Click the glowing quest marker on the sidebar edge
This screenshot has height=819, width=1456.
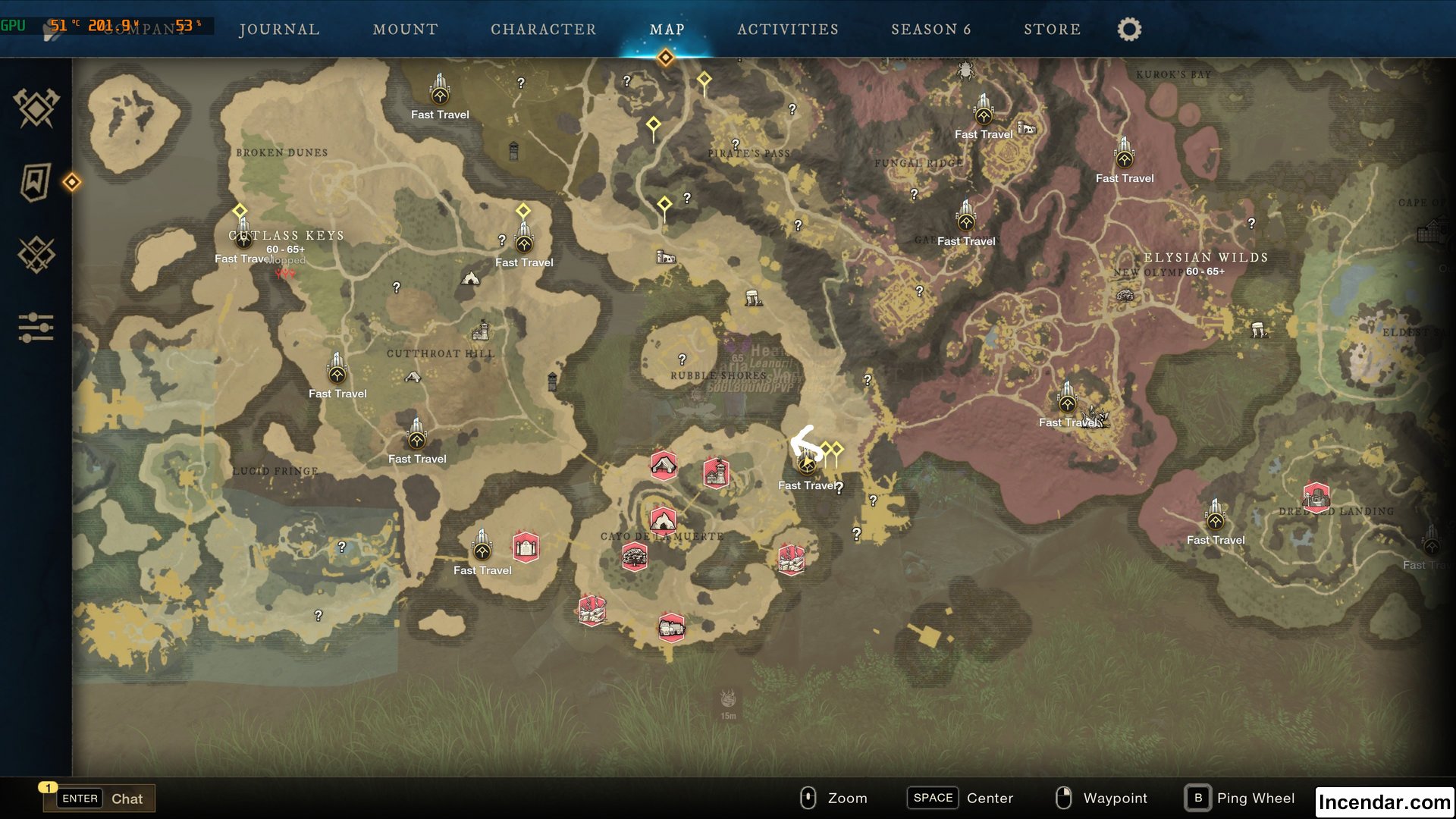coord(72,182)
